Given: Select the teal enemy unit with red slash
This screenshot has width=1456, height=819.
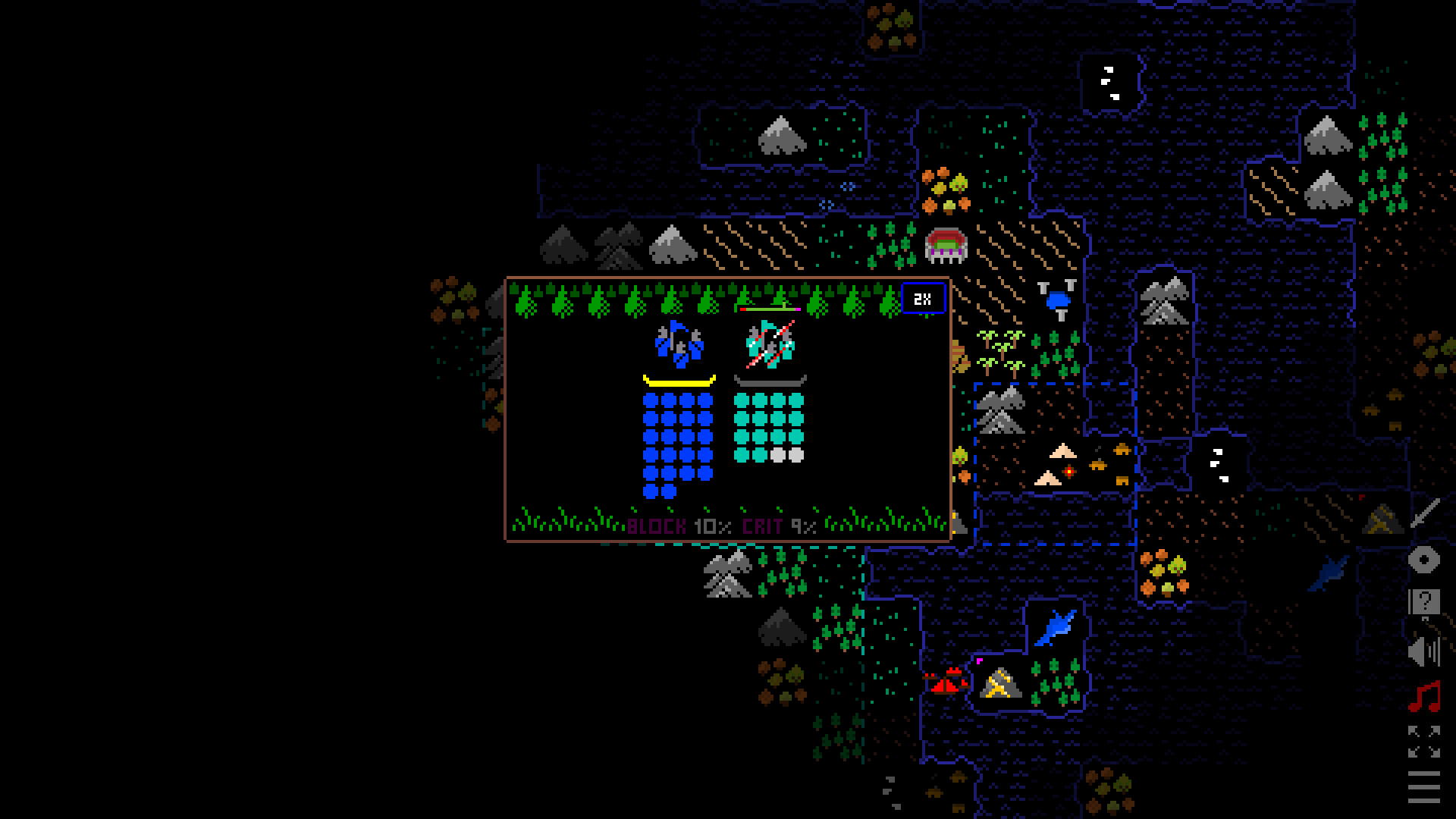Looking at the screenshot, I should (x=769, y=345).
